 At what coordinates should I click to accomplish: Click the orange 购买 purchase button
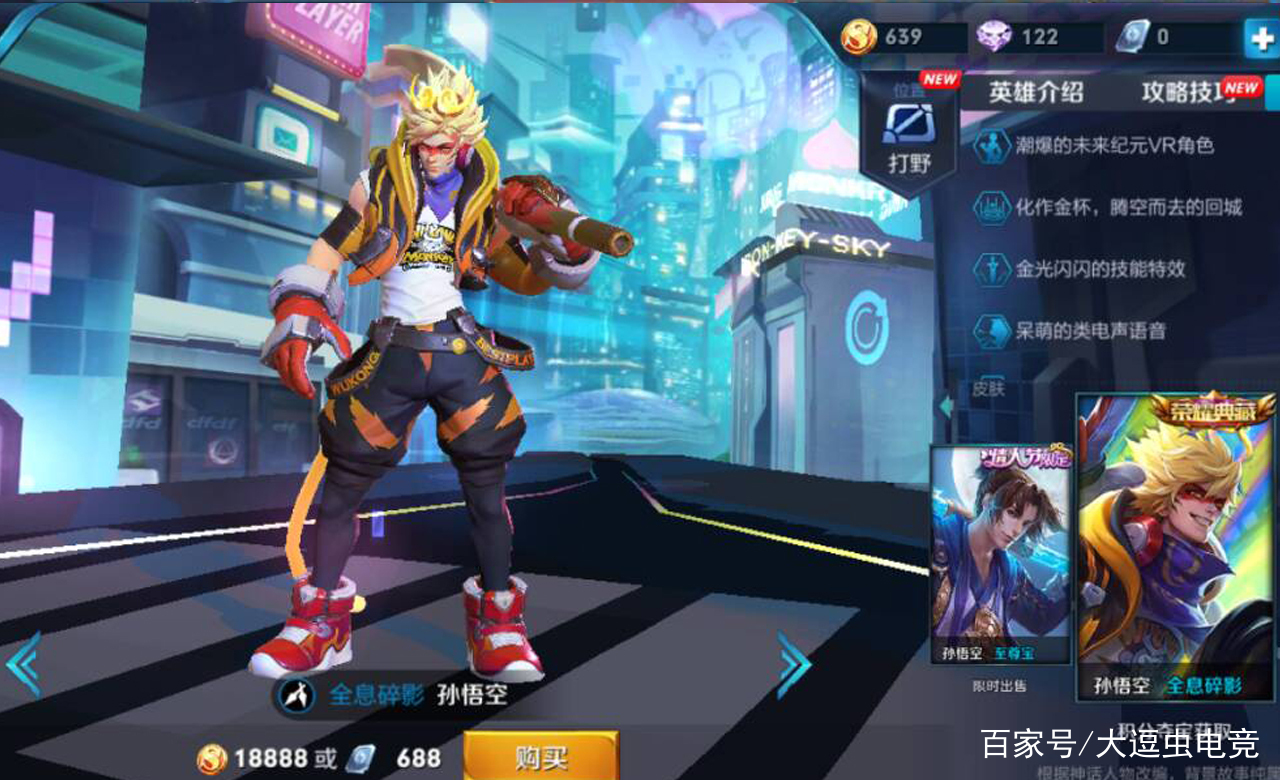[541, 756]
